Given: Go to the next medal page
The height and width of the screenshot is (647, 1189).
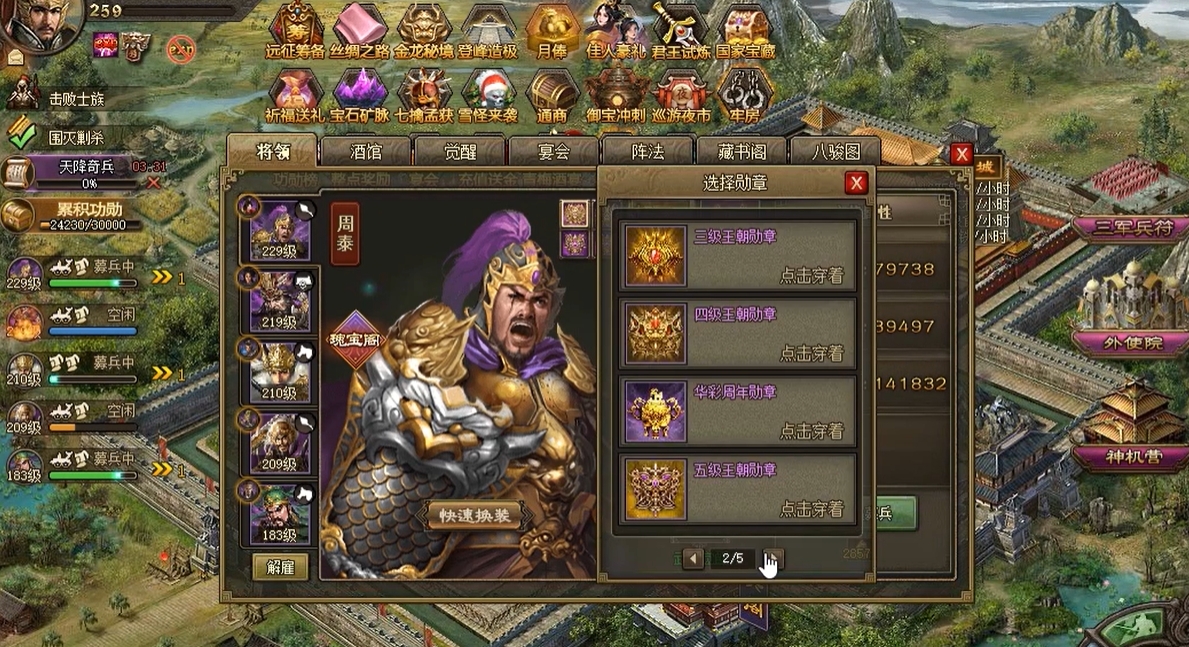Looking at the screenshot, I should (x=773, y=558).
